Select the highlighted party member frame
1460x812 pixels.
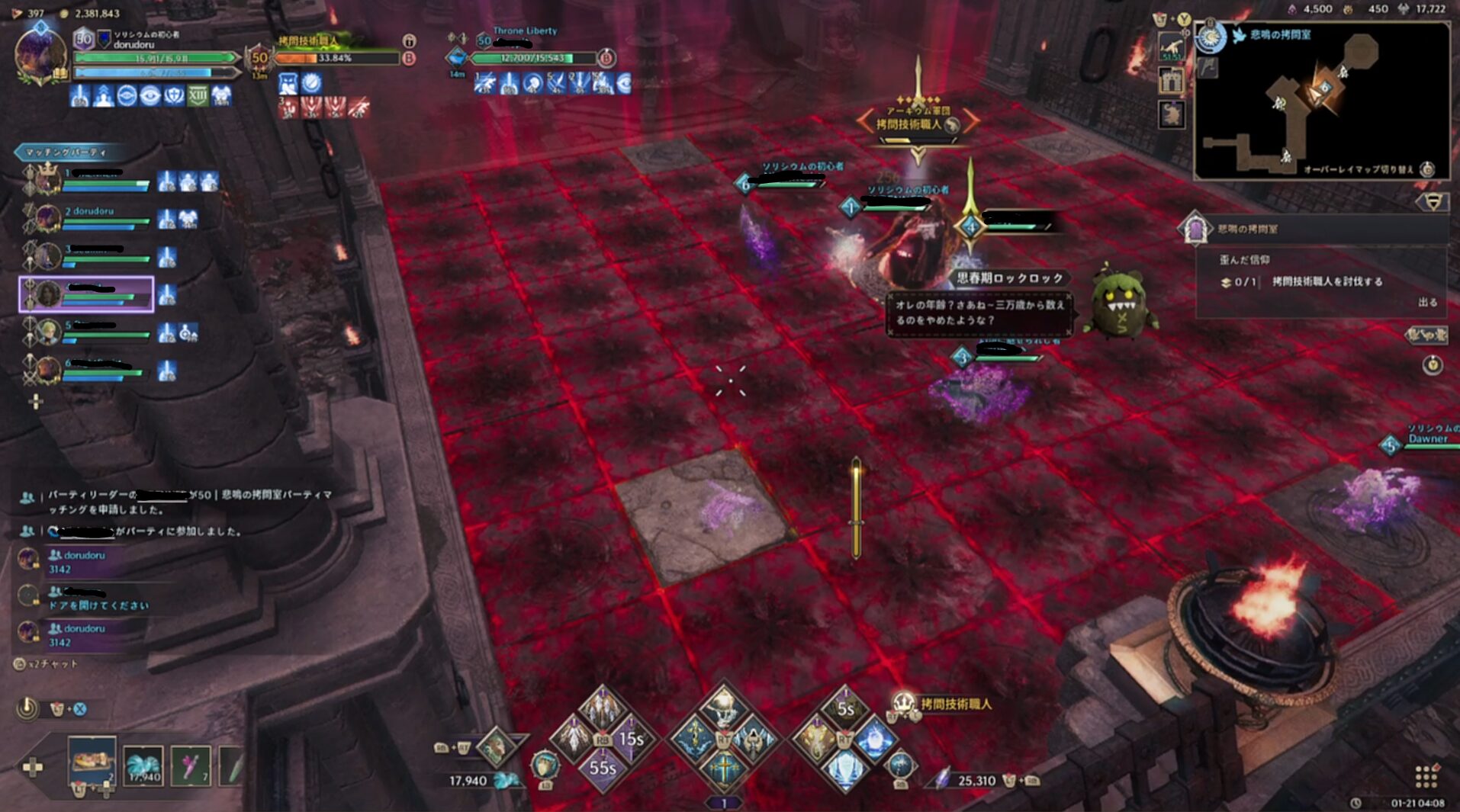coord(86,294)
